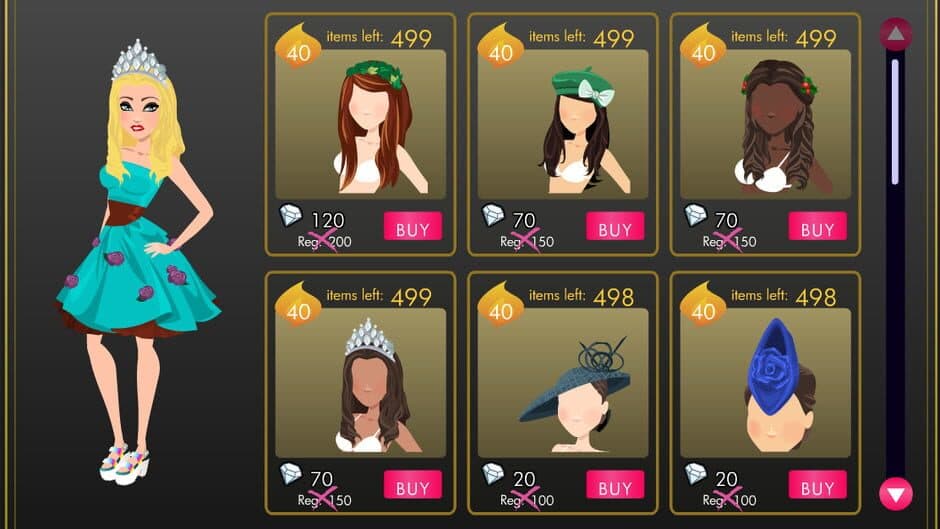The image size is (940, 529).
Task: Click the shop list scrollbar handle
Action: point(894,120)
